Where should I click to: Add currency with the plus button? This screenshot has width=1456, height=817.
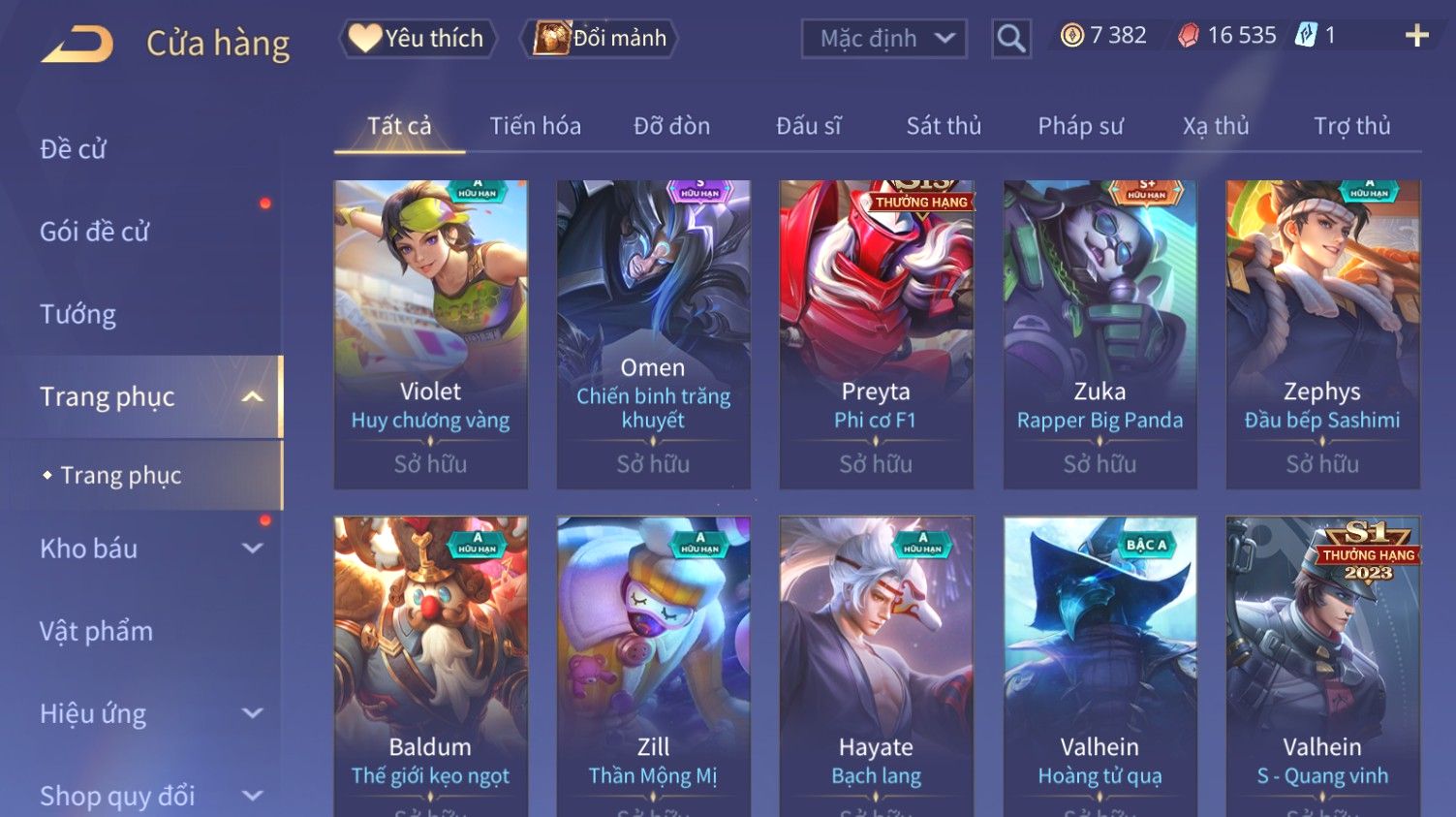click(x=1416, y=36)
